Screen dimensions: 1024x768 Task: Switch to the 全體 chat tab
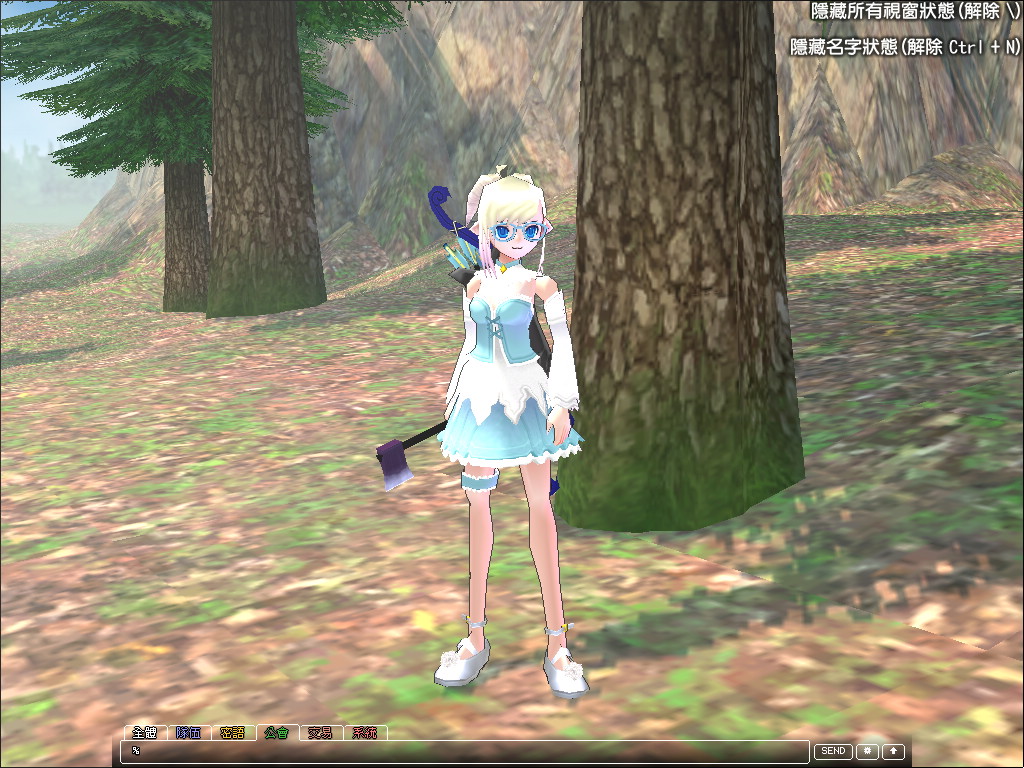click(x=145, y=733)
